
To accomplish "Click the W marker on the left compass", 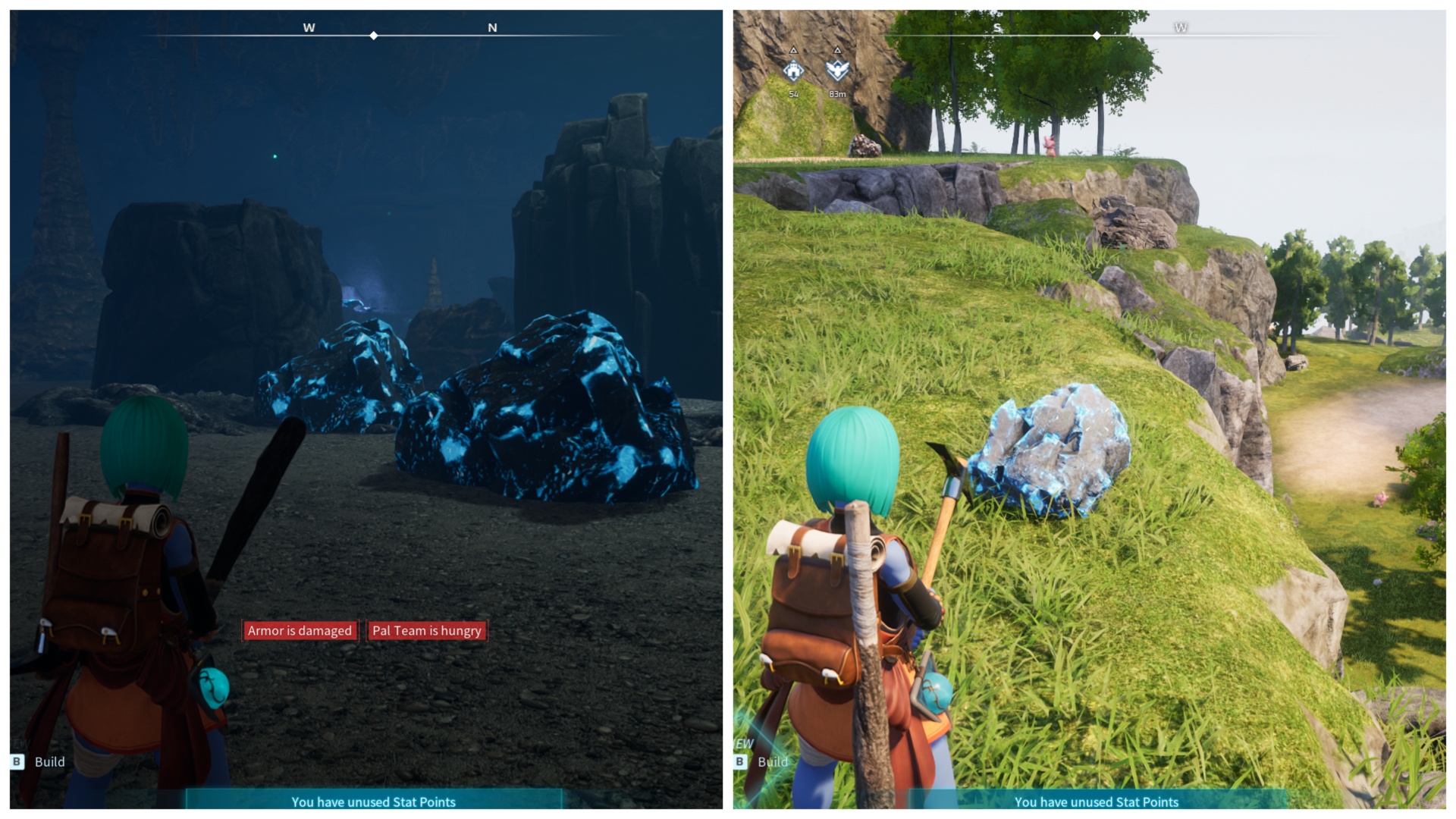I will 308,27.
